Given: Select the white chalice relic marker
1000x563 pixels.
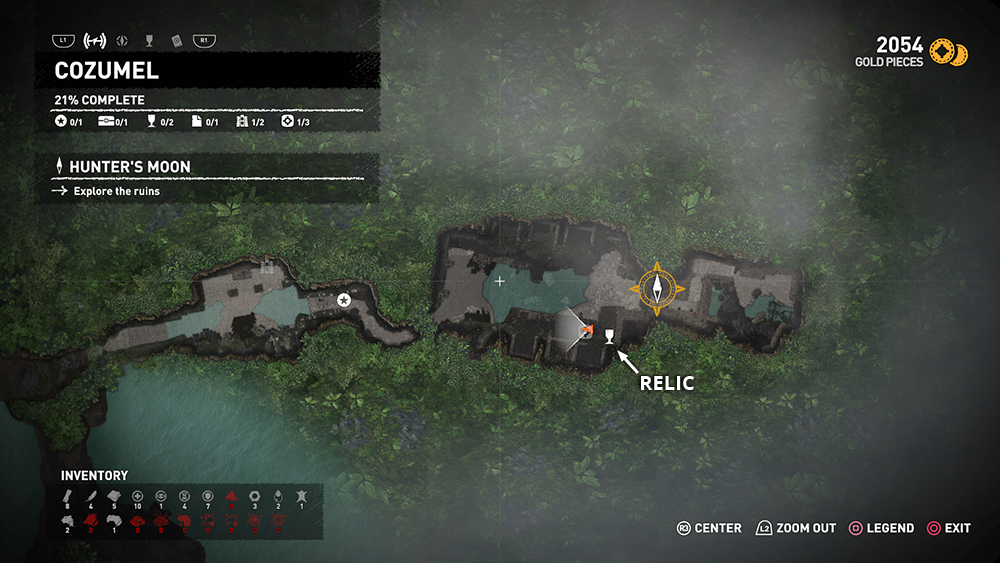Looking at the screenshot, I should (x=608, y=335).
